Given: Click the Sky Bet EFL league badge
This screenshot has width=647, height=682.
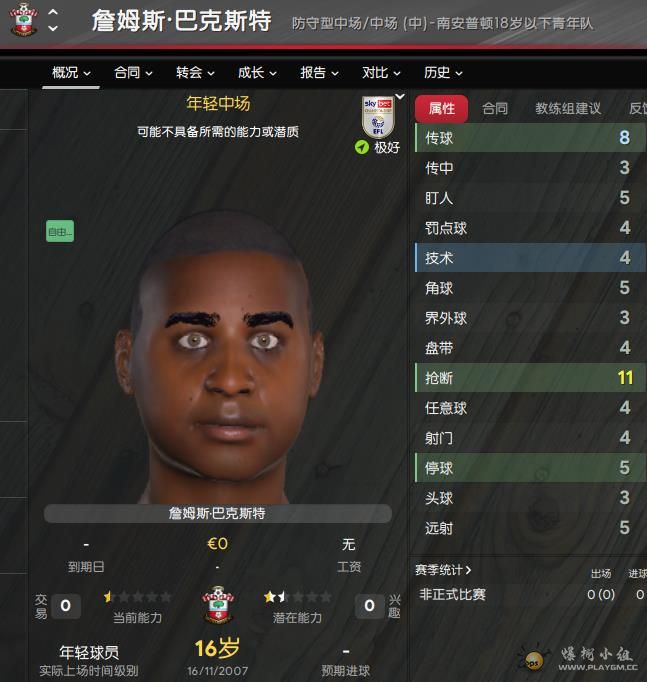Looking at the screenshot, I should [377, 117].
